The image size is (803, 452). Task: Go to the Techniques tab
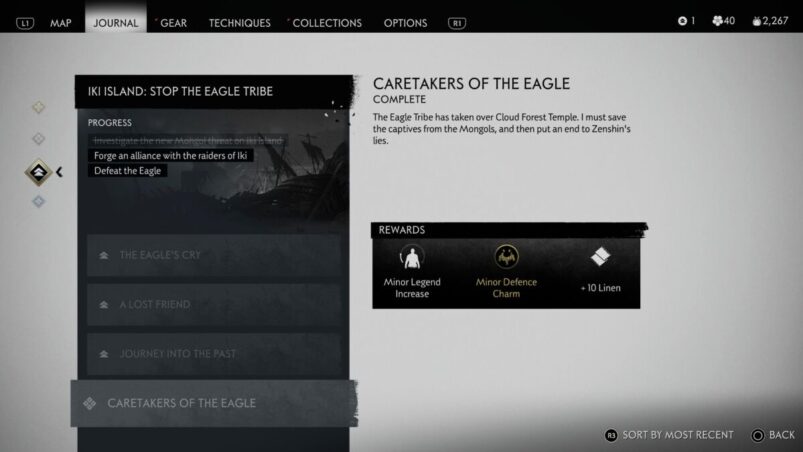[239, 22]
